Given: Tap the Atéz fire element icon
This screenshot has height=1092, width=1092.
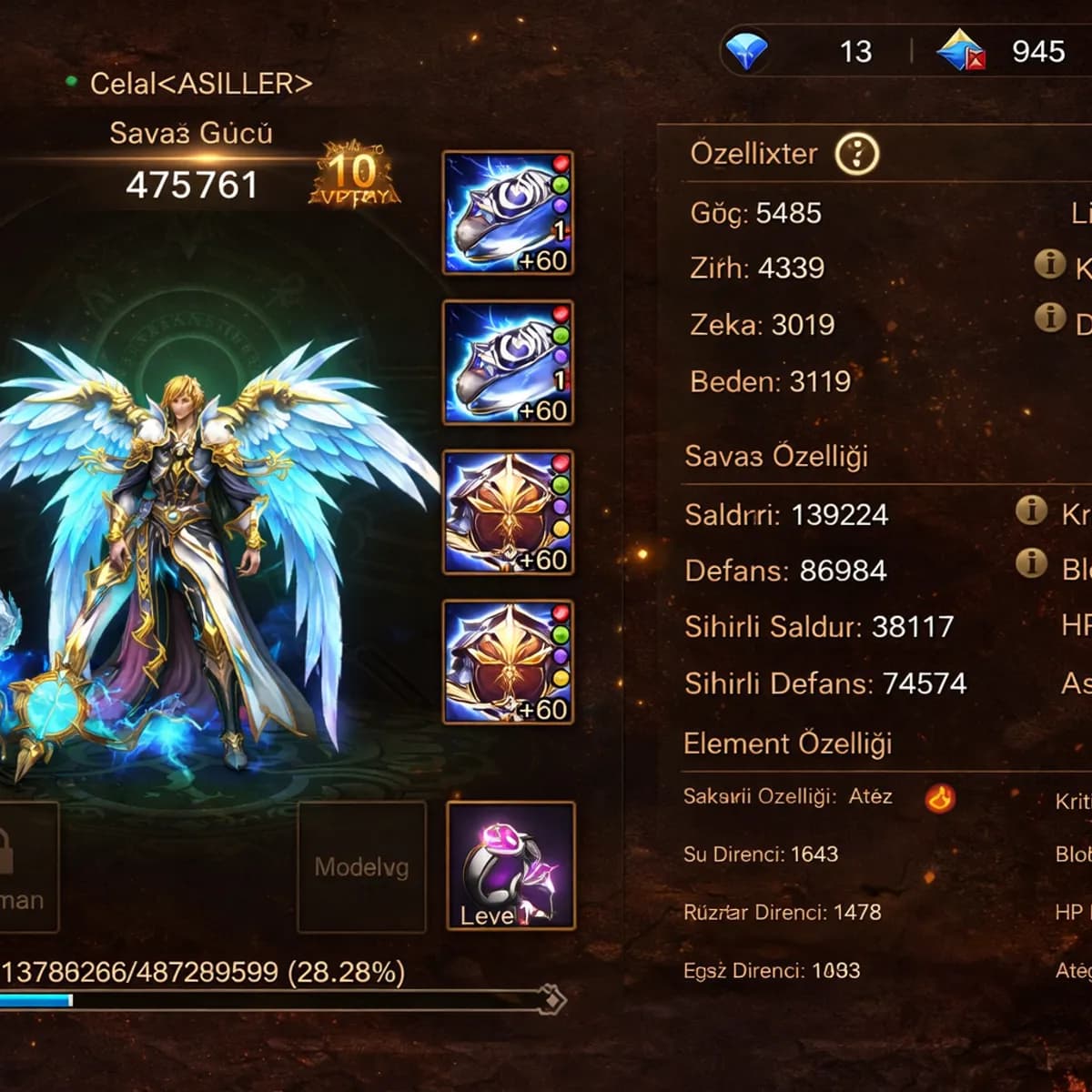Looking at the screenshot, I should (x=939, y=798).
